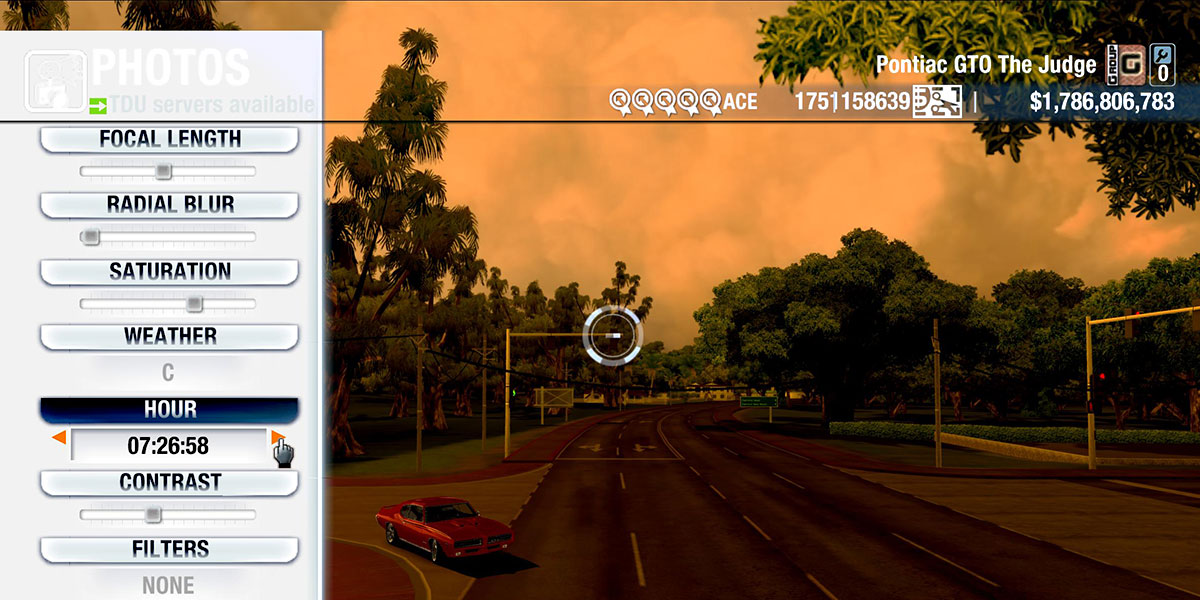Click the Saturation slider handle
Viewport: 1200px width, 600px height.
click(195, 304)
